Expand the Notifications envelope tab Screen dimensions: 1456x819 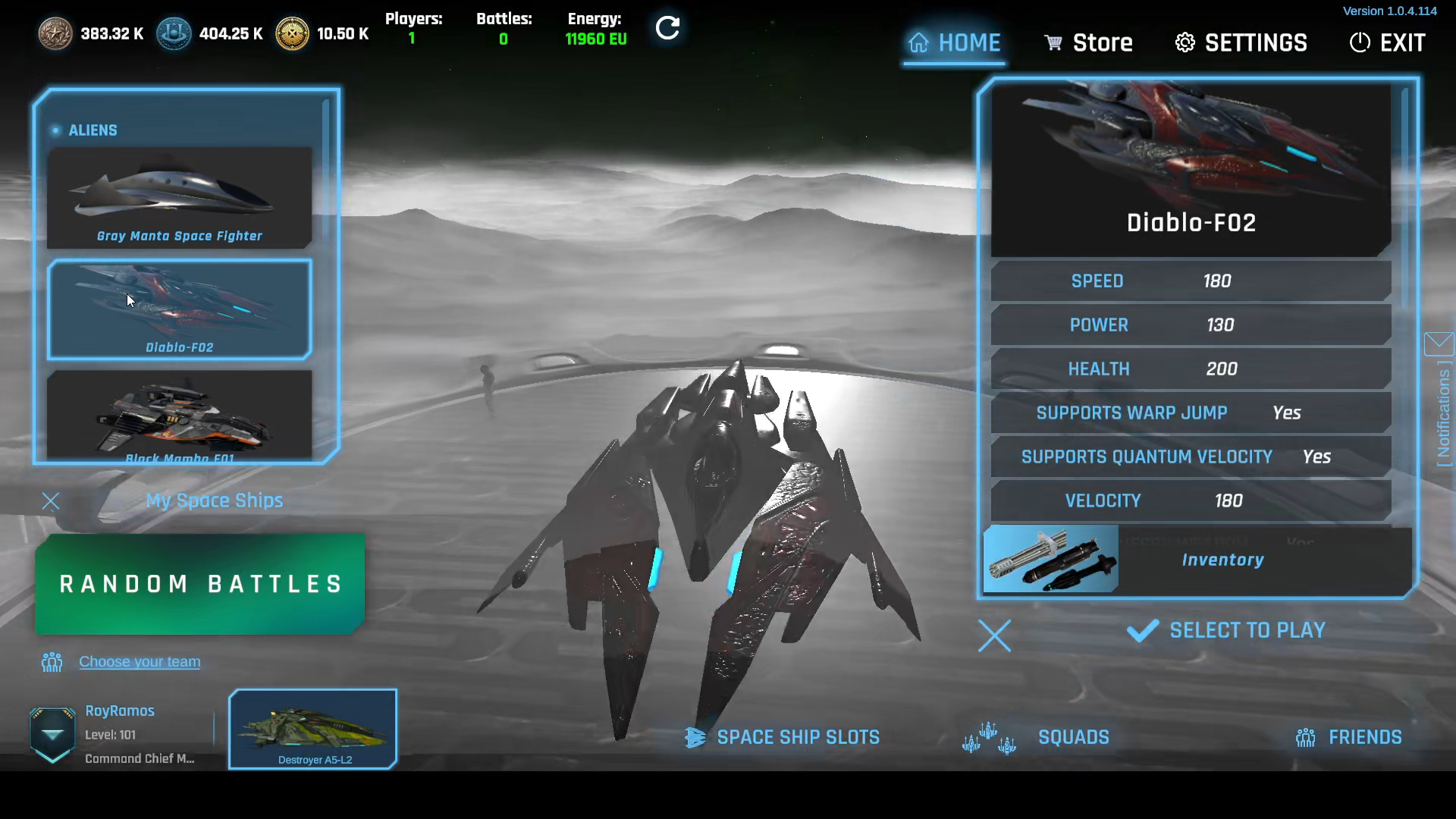pos(1439,344)
